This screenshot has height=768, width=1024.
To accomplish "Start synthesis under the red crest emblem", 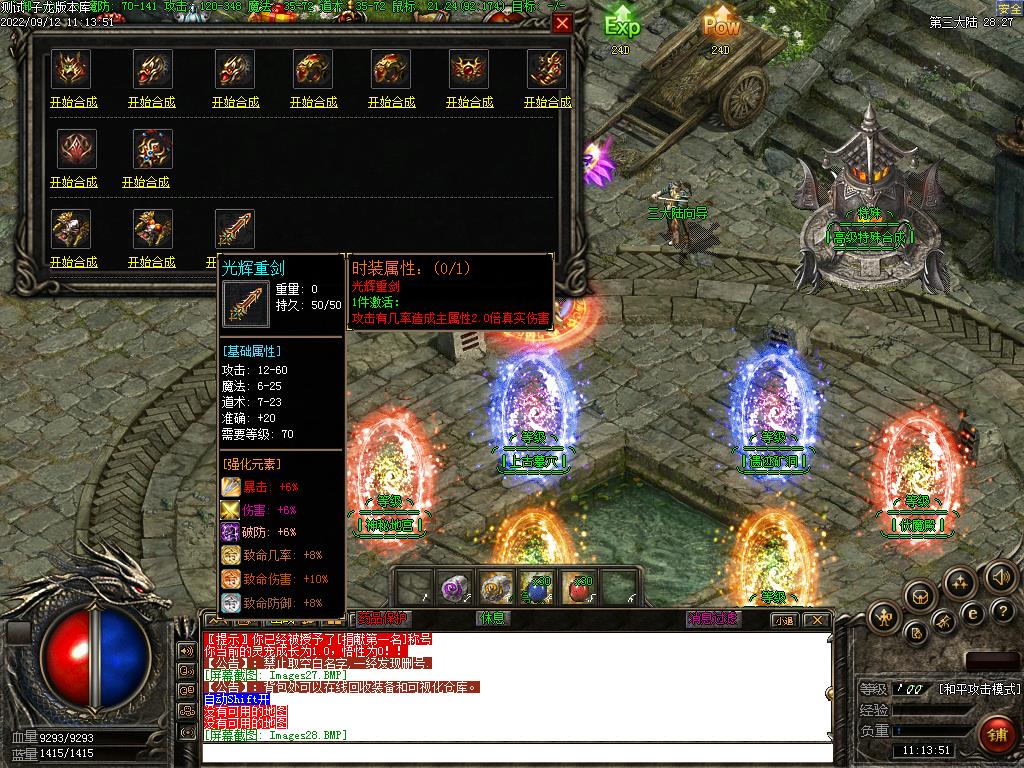I will (73, 182).
